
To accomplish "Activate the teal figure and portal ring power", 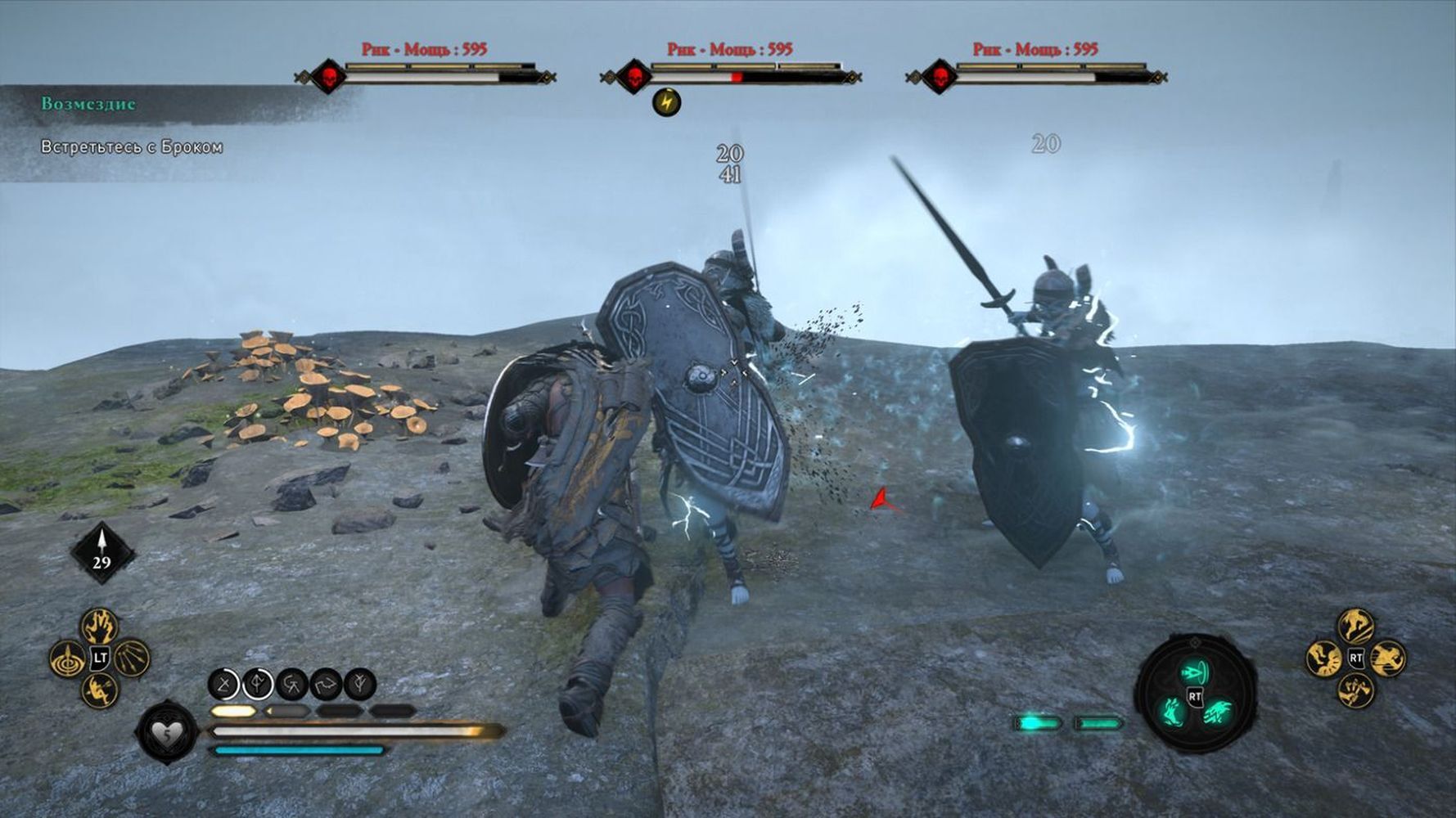I will 1196,672.
